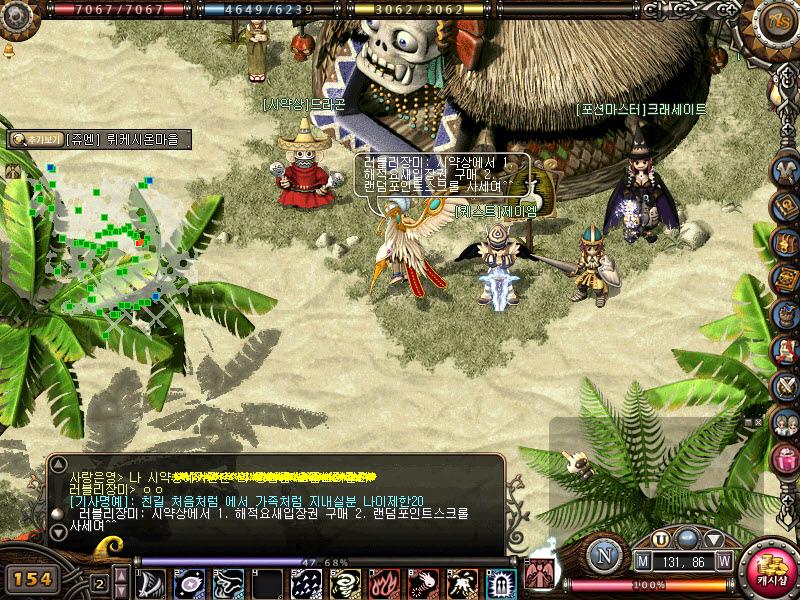Viewport: 800px width, 600px height.
Task: Toggle the small round U button
Action: [x=660, y=539]
